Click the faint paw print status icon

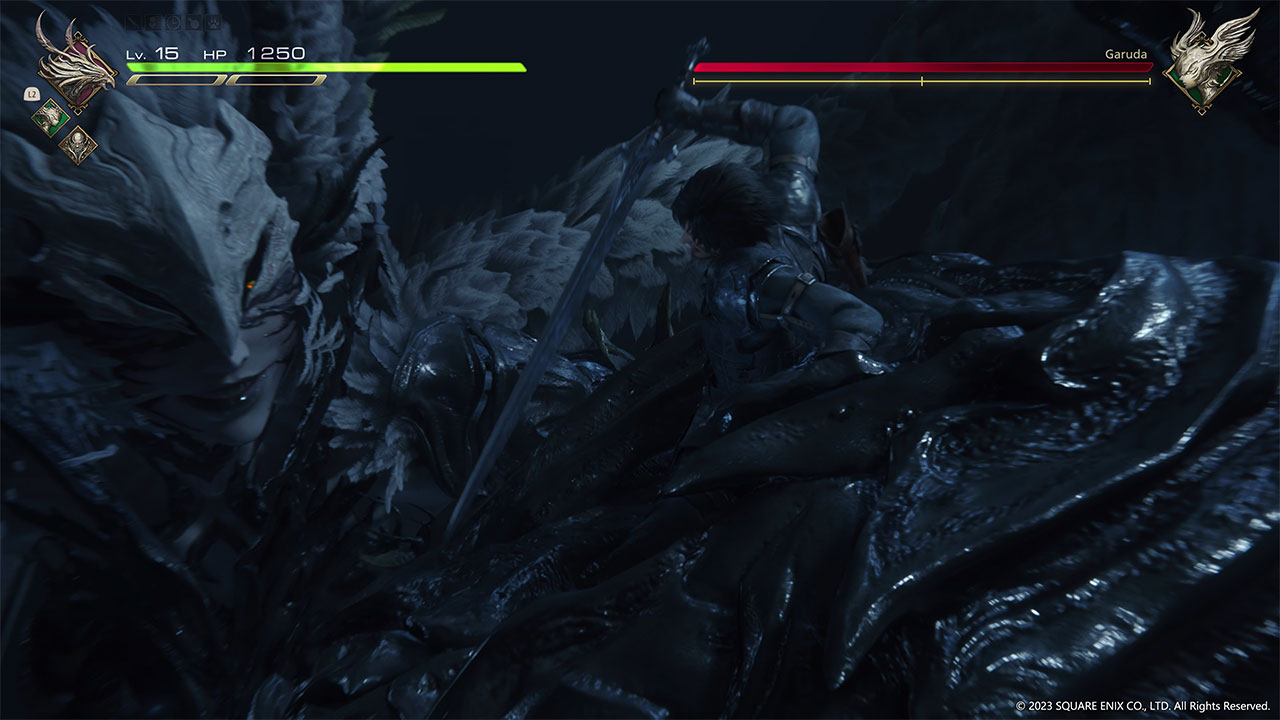(213, 22)
